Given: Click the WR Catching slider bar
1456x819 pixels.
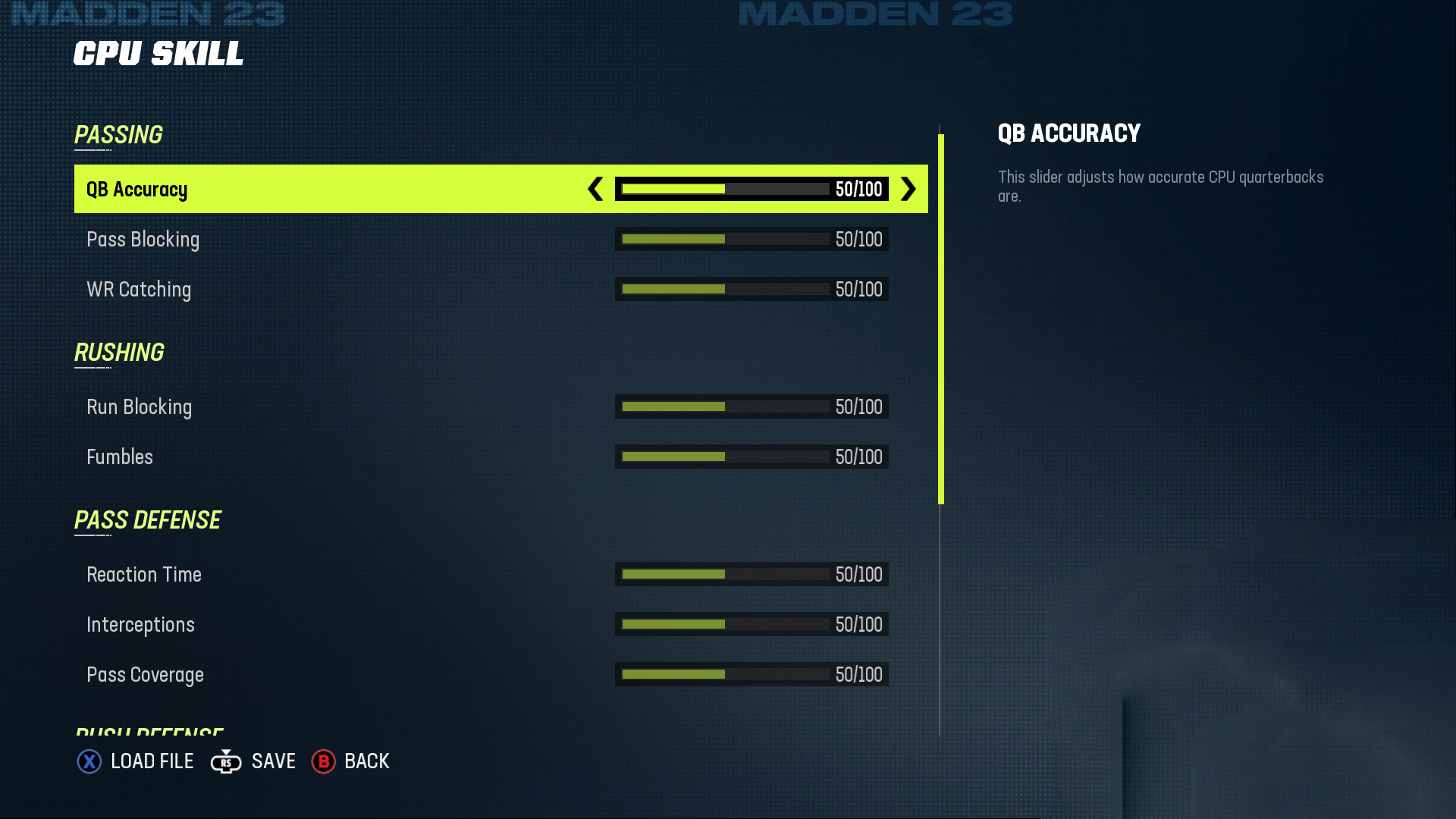Looking at the screenshot, I should coord(725,289).
